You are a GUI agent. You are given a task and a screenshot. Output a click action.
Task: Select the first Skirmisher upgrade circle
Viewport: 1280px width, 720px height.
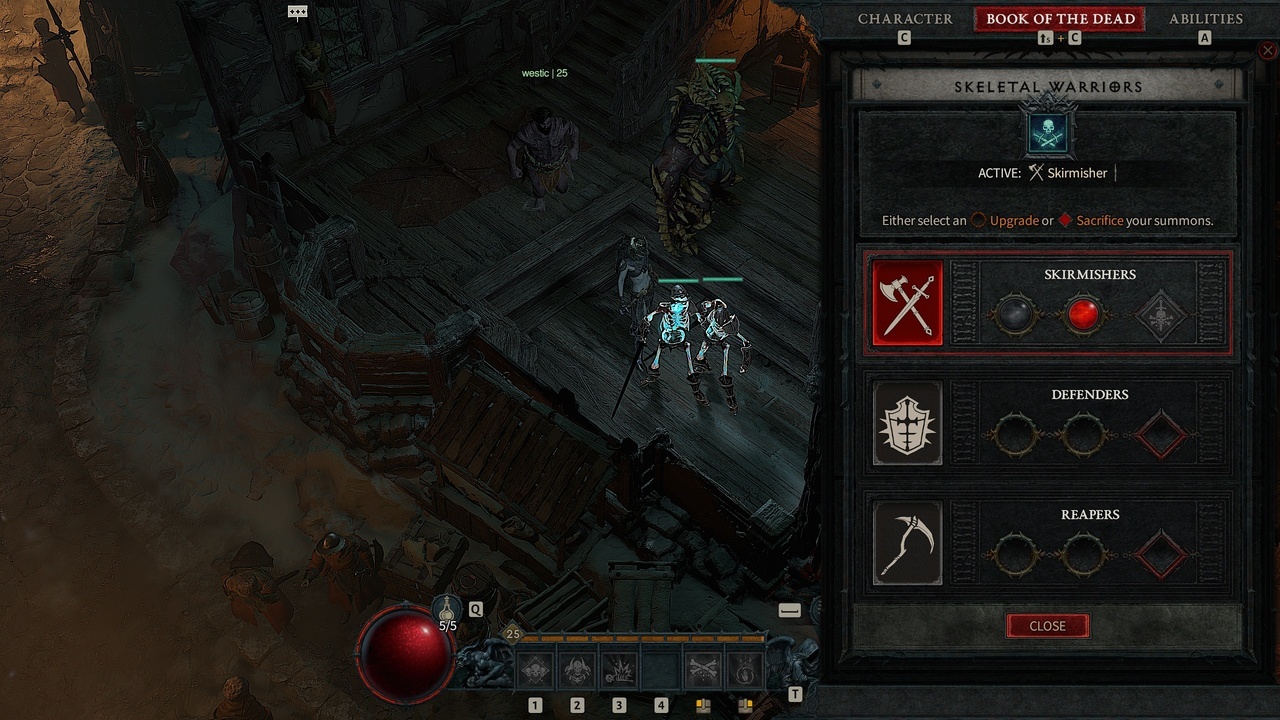point(1015,316)
